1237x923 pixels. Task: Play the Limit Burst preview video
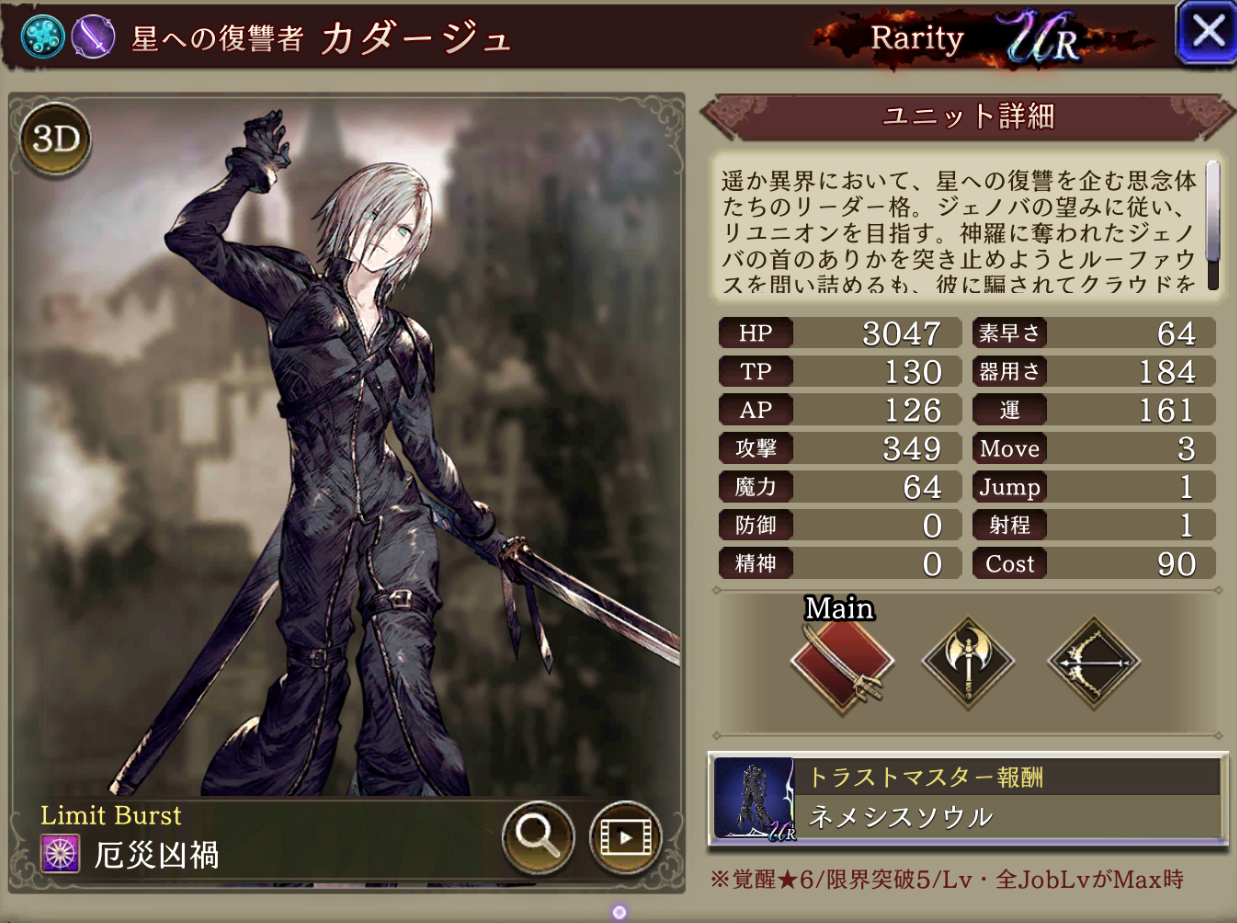coord(625,836)
